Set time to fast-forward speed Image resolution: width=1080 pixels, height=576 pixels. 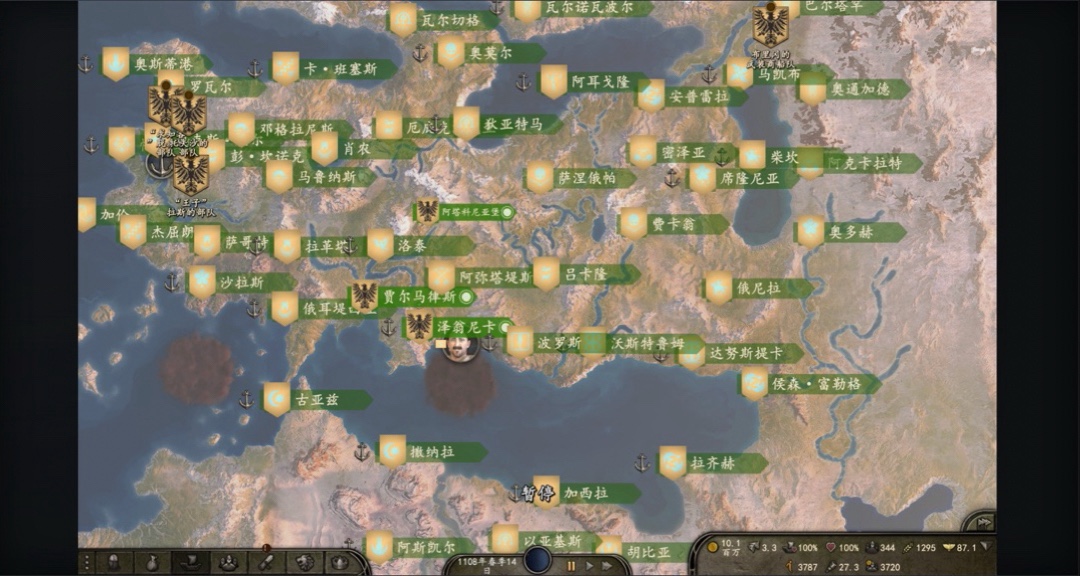pos(608,565)
